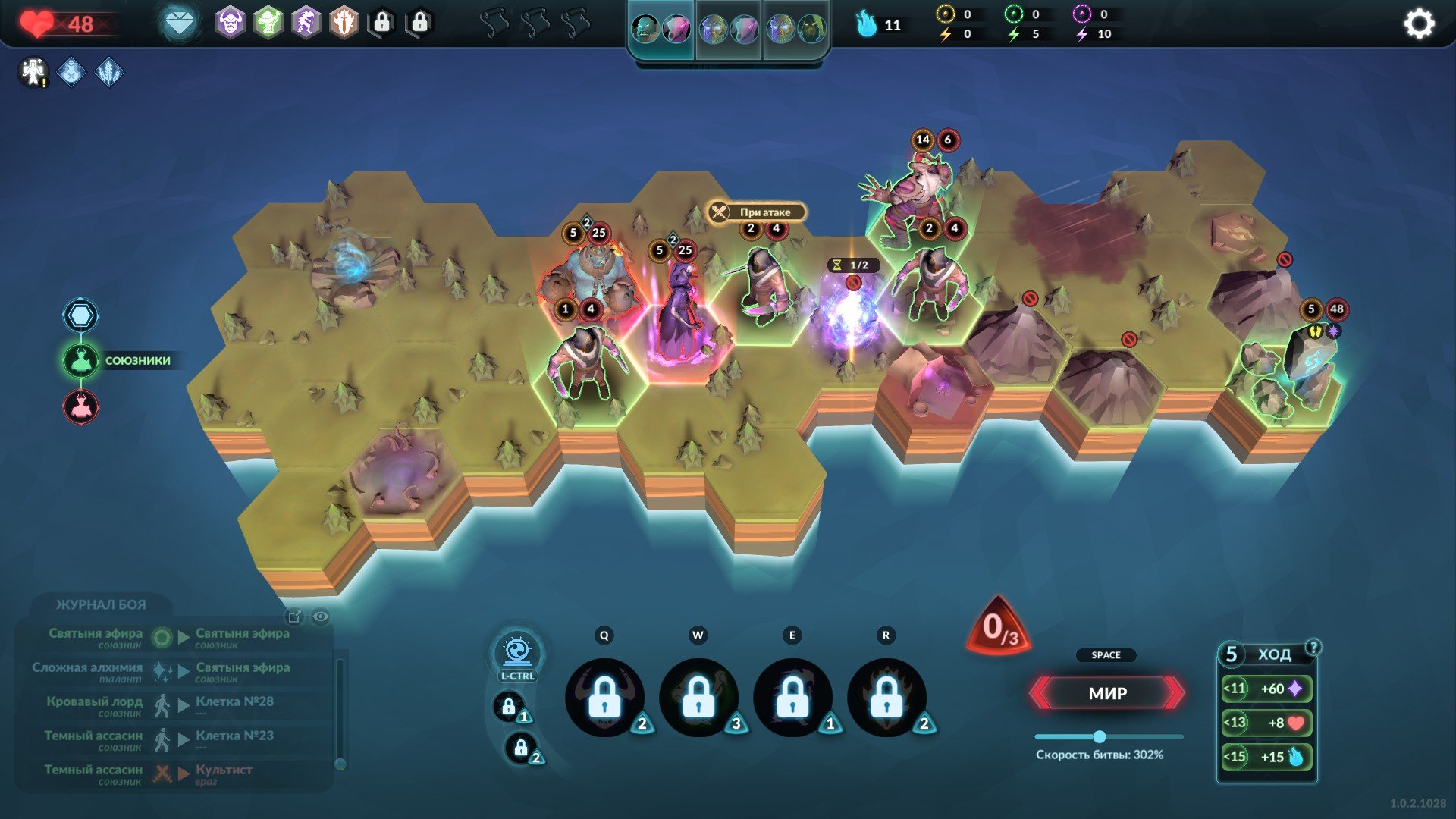This screenshot has width=1456, height=819.
Task: Adjust the battle speed slider handle
Action: (x=1099, y=736)
